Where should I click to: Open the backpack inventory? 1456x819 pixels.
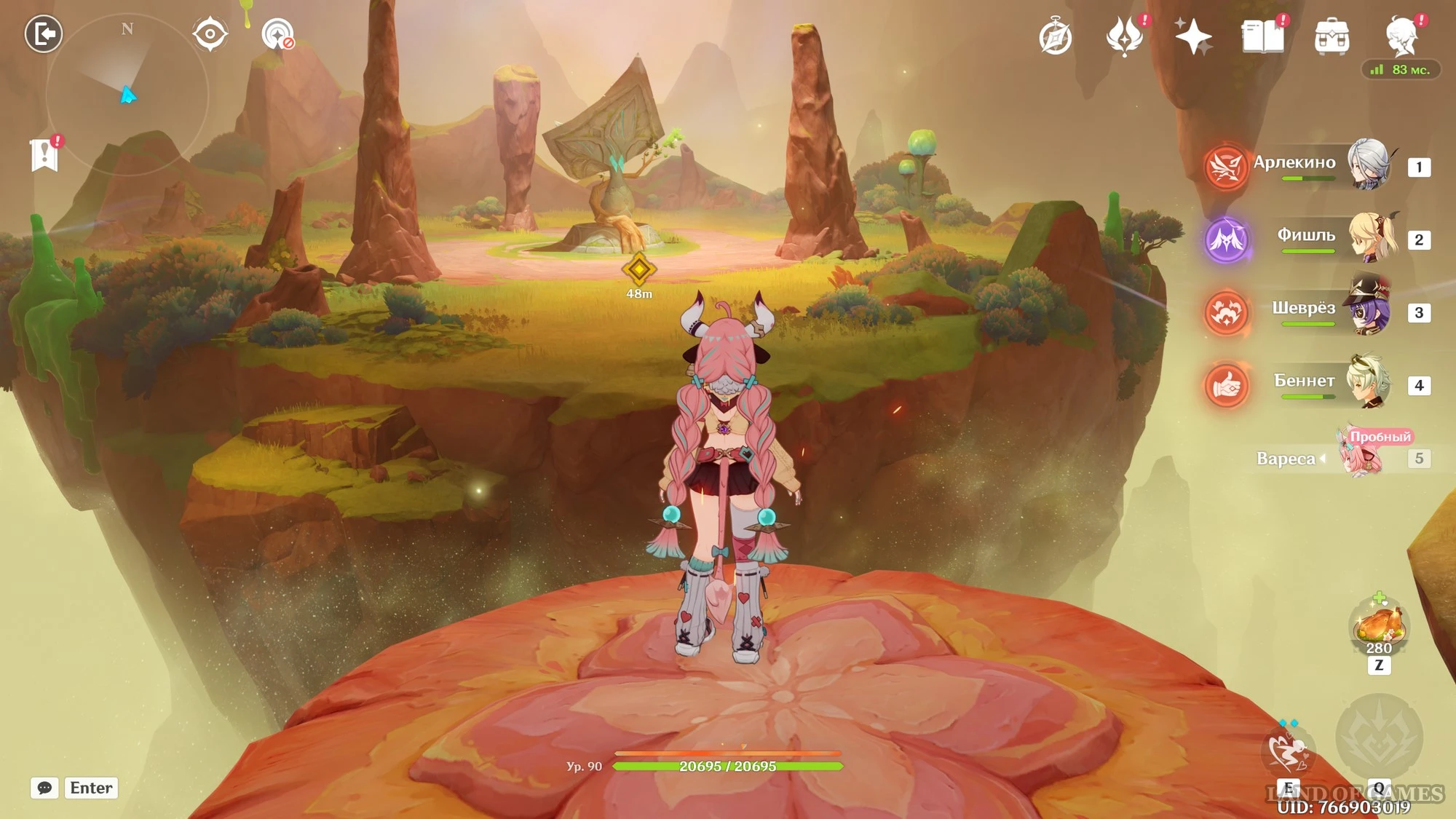click(x=1332, y=37)
